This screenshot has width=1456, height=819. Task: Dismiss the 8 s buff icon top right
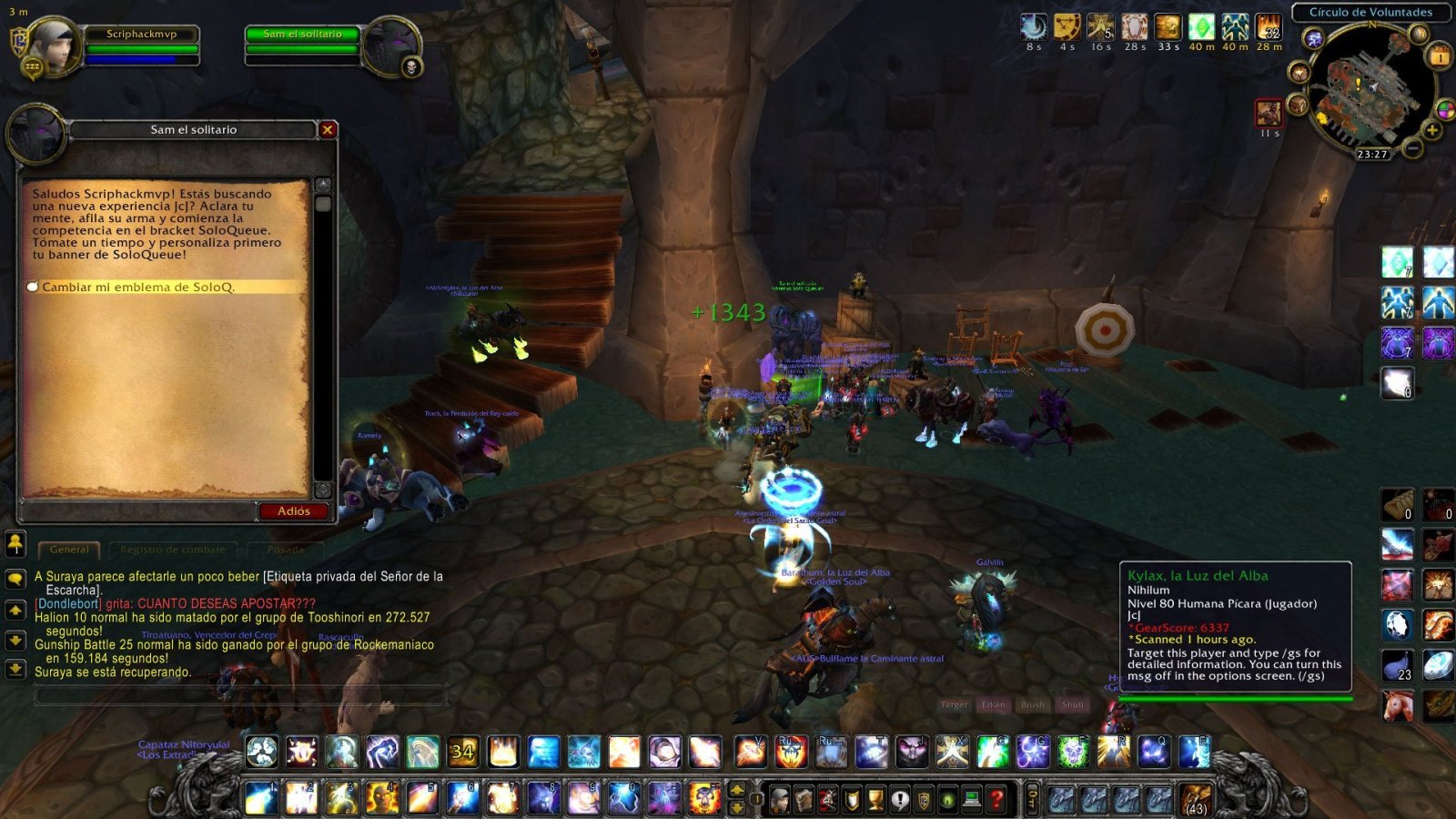pyautogui.click(x=1034, y=25)
